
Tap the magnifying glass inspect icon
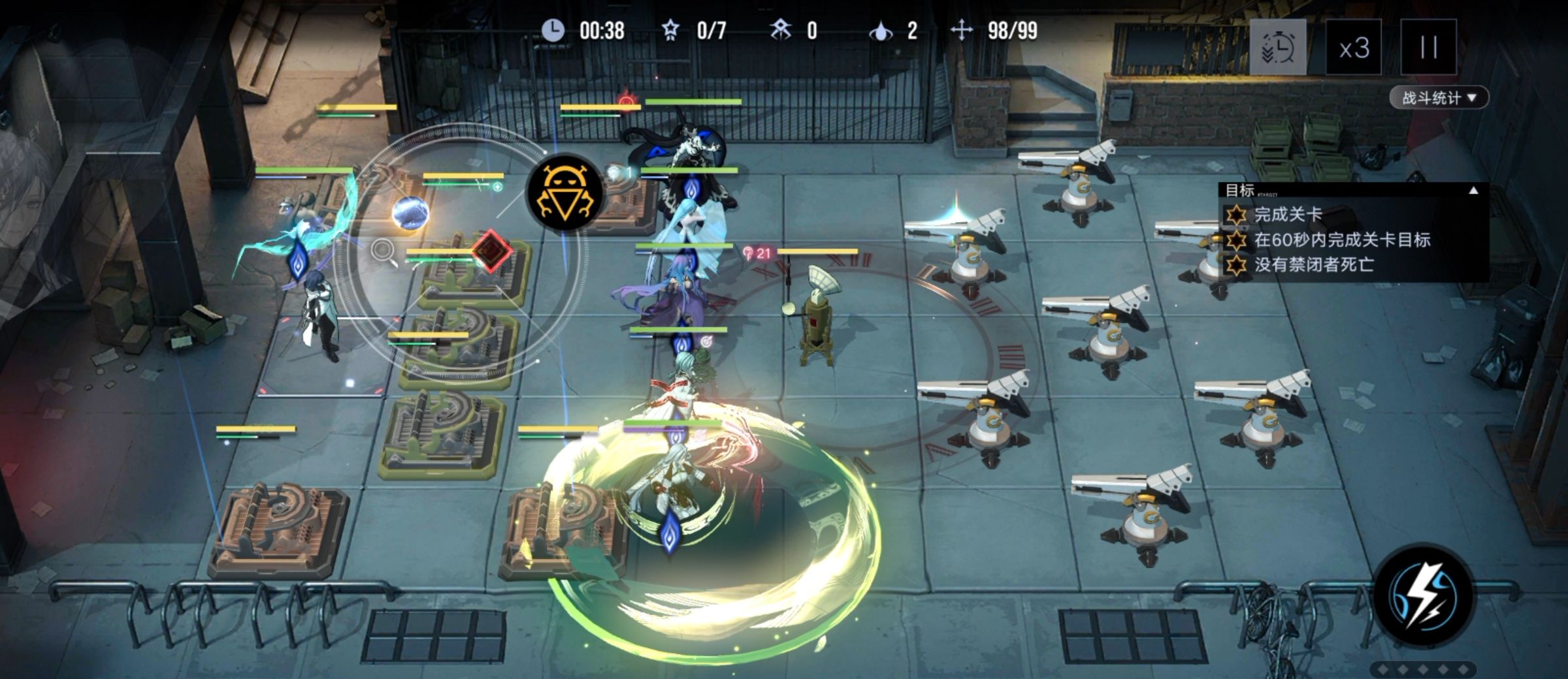tap(384, 251)
